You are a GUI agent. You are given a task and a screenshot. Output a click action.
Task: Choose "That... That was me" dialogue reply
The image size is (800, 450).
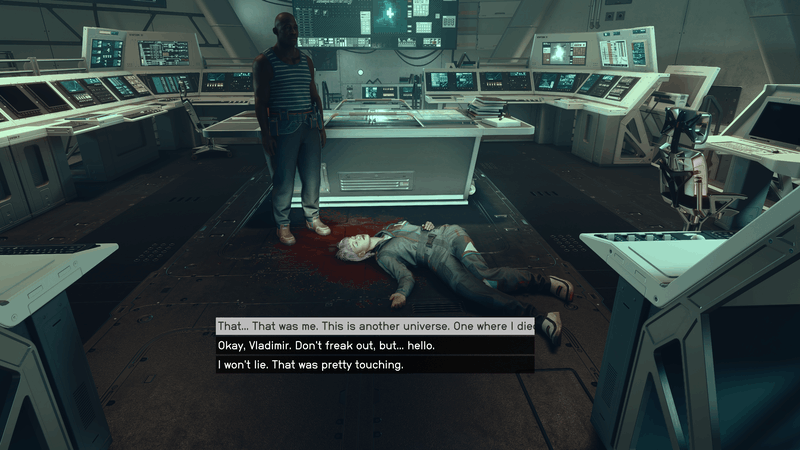point(375,327)
